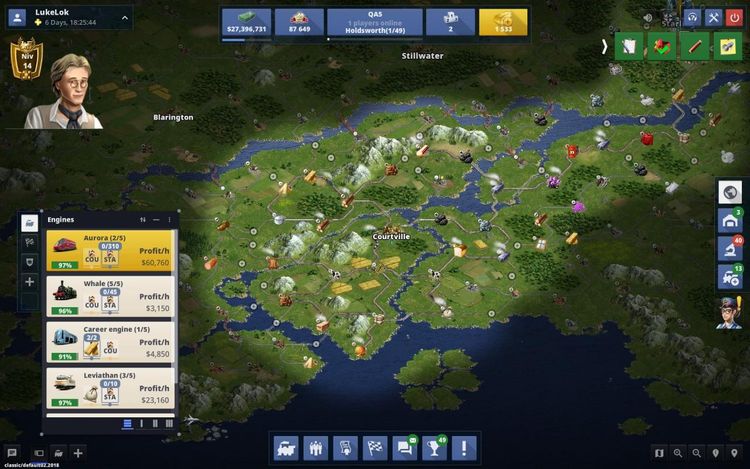This screenshot has height=469, width=750.
Task: Open the LukeLok player profile bar
Action: 68,17
